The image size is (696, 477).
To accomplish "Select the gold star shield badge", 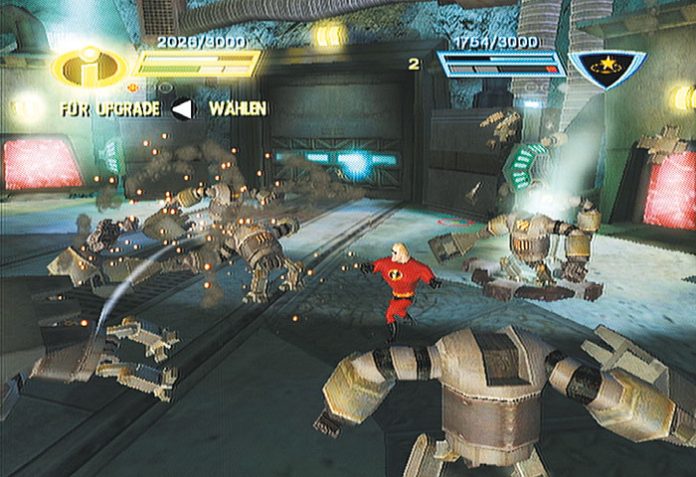I will pyautogui.click(x=607, y=68).
